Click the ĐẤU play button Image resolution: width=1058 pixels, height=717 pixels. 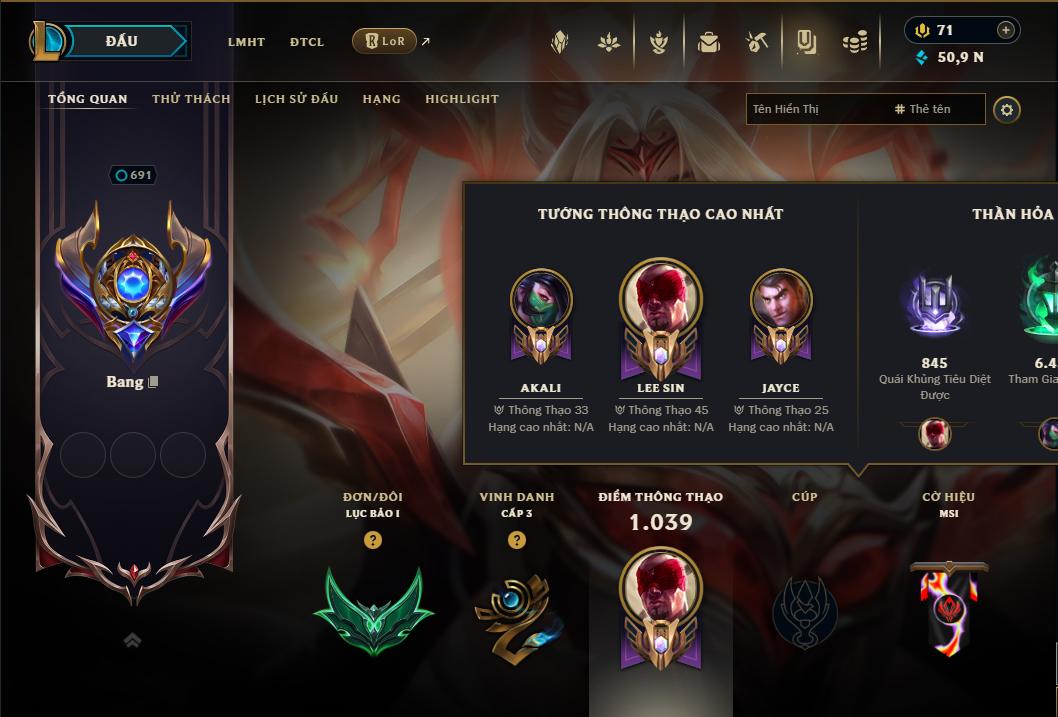point(122,41)
